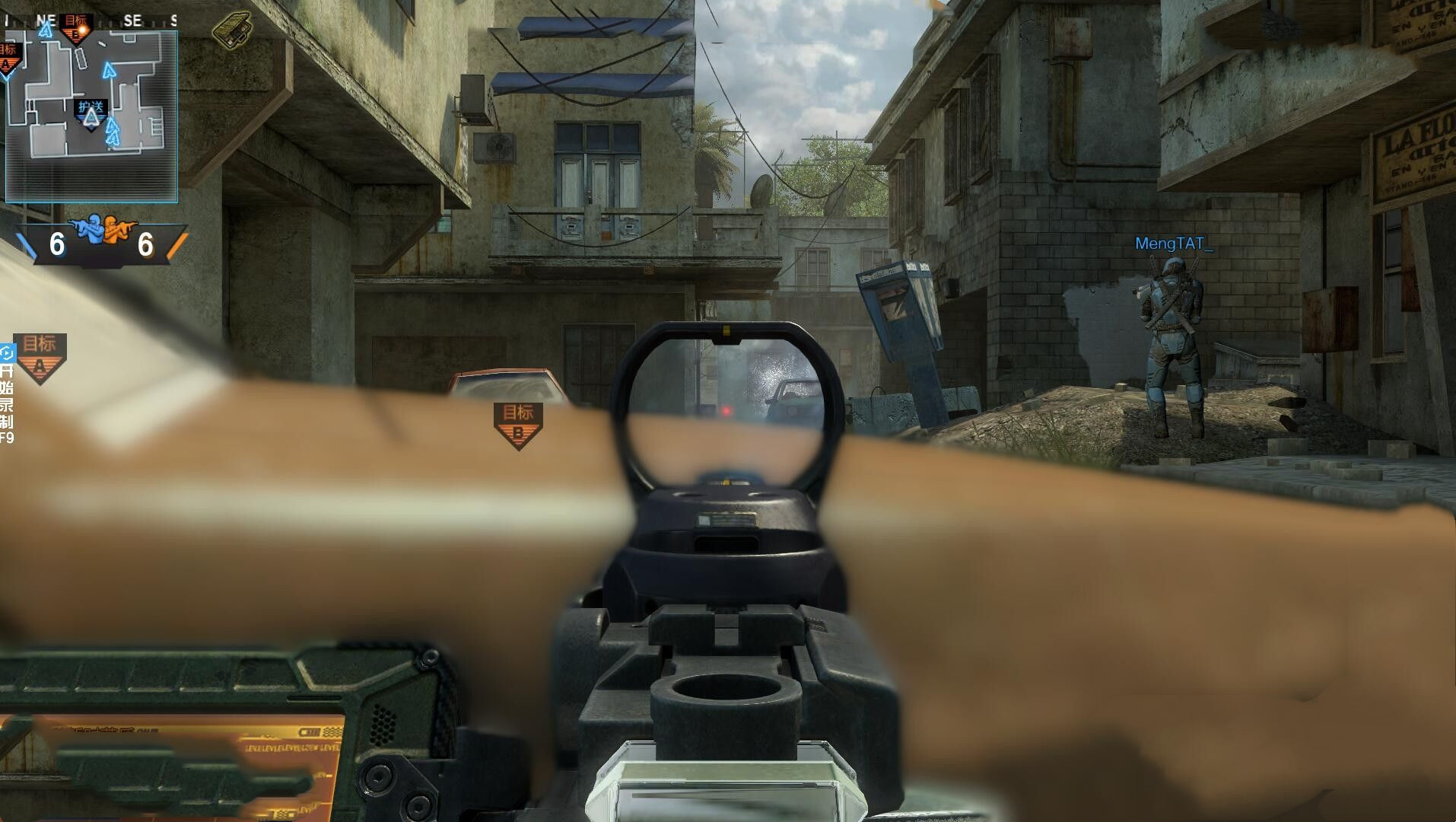Click the team soldiers emblem between the scores
Image resolution: width=1456 pixels, height=822 pixels.
point(101,230)
